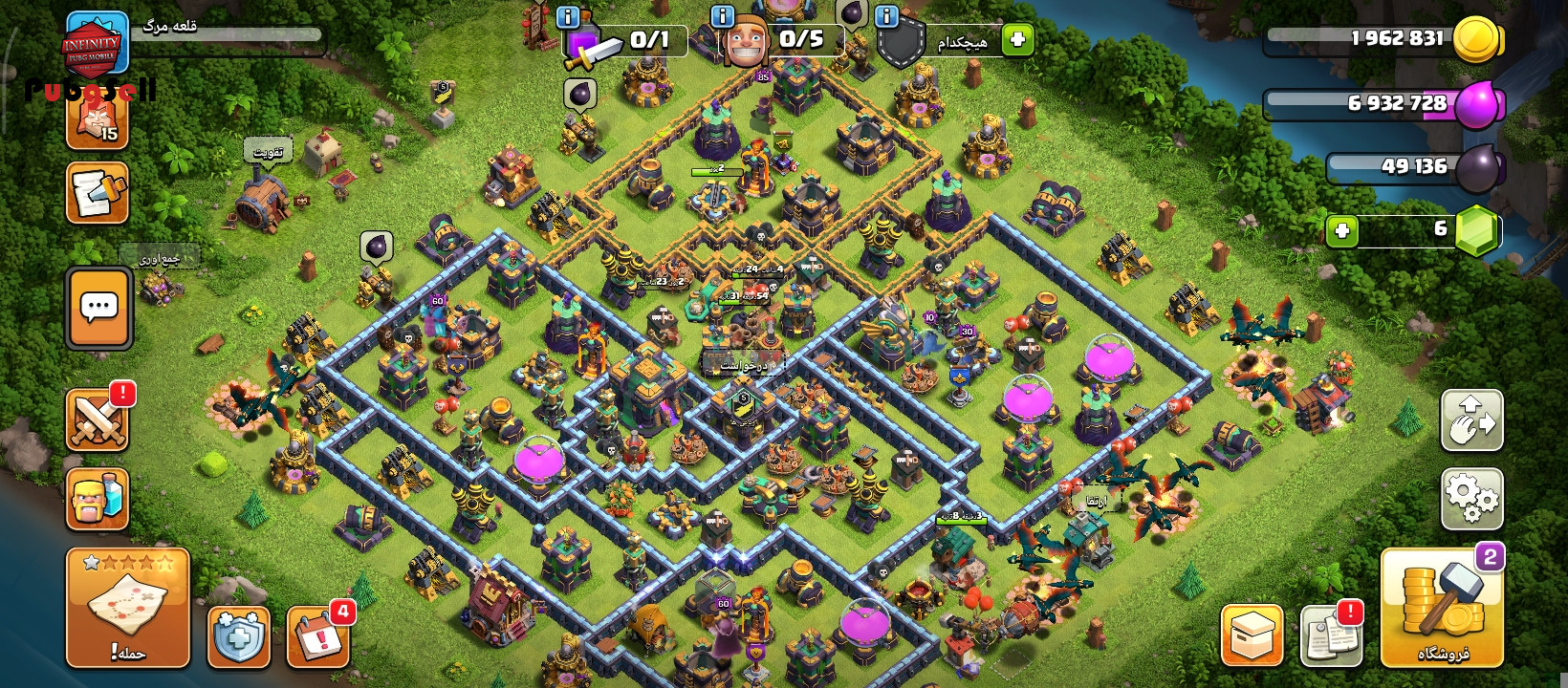The height and width of the screenshot is (688, 1568).
Task: Open the chat speech bubble
Action: click(98, 308)
